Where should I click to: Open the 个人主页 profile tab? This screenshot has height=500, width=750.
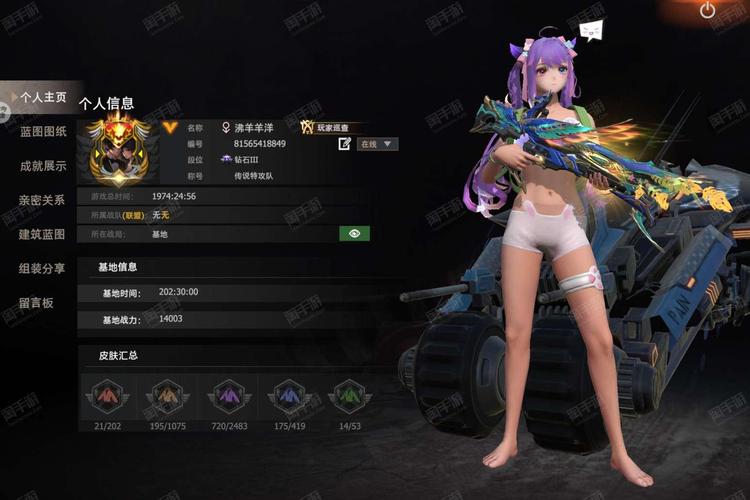(42, 97)
